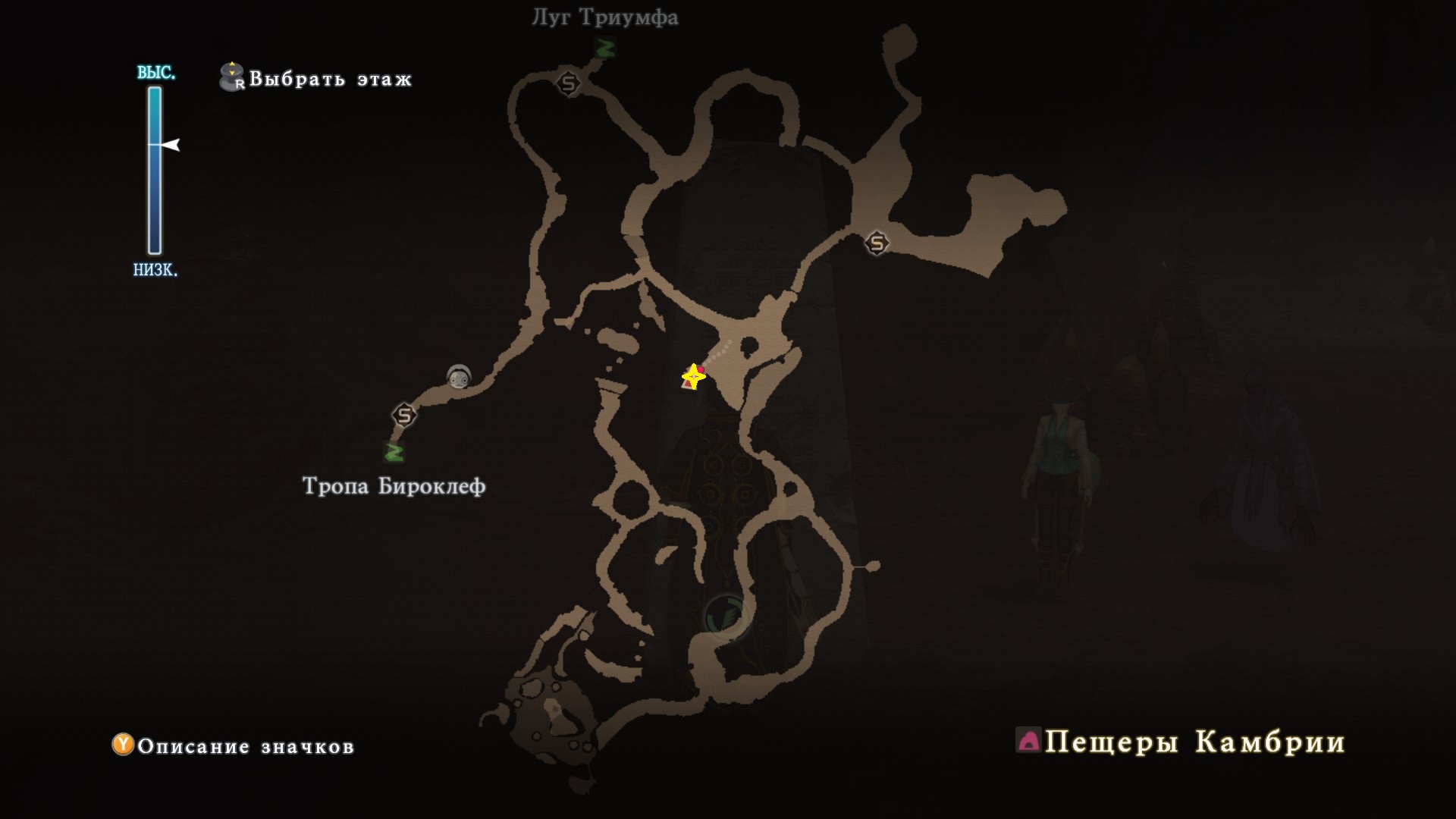Select the save point marker nearest Луг Триумфа

tap(569, 83)
